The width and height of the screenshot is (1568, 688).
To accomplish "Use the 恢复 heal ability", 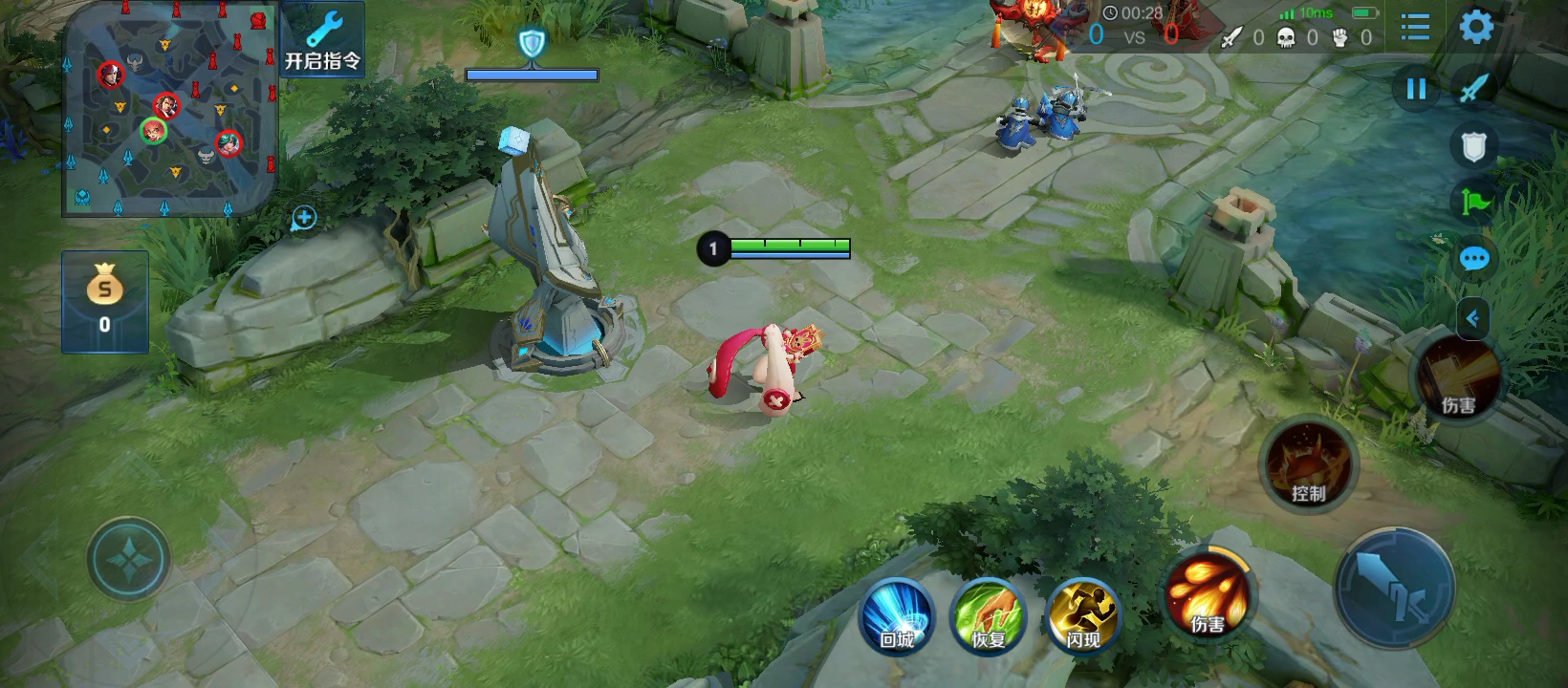I will pyautogui.click(x=990, y=616).
